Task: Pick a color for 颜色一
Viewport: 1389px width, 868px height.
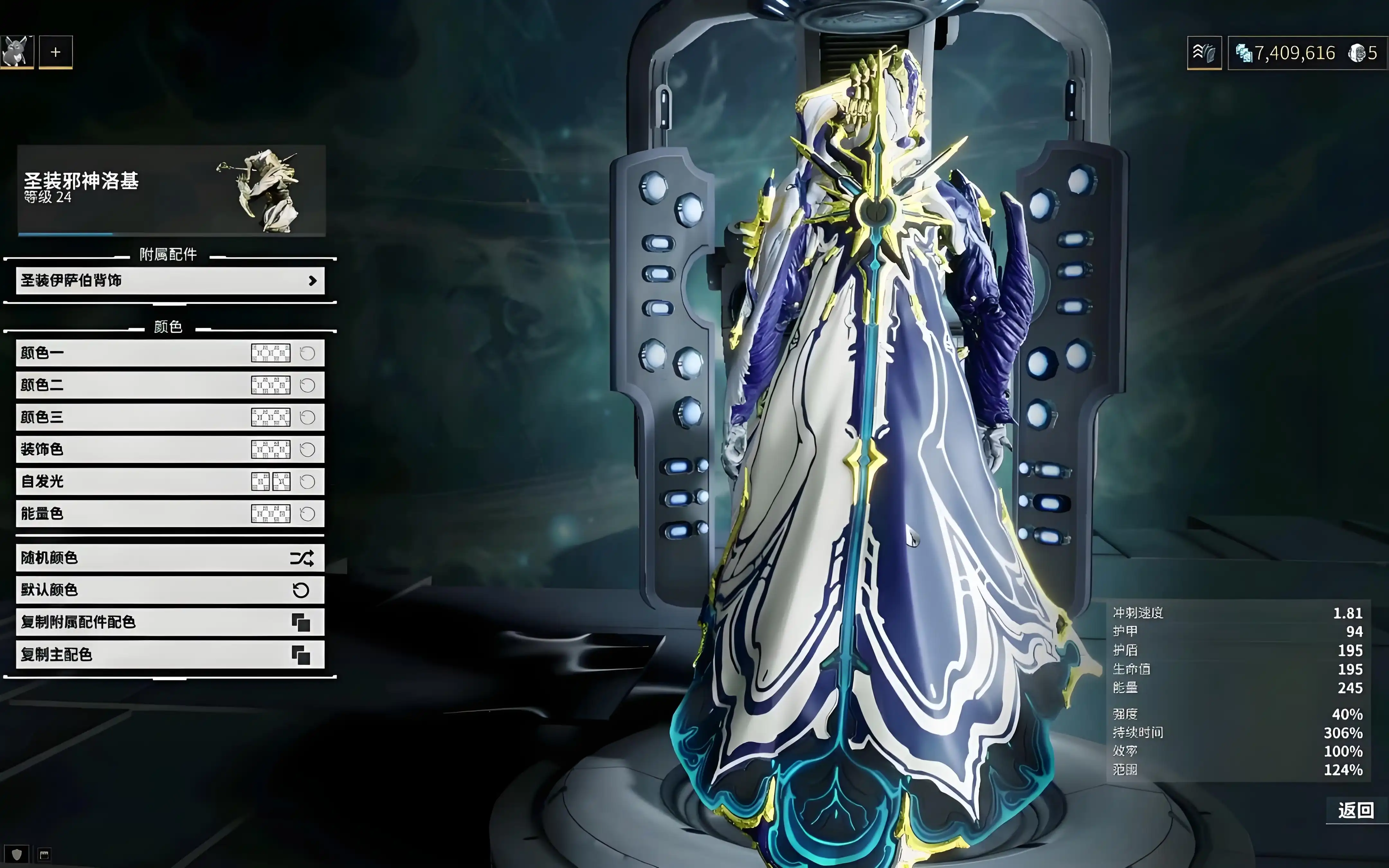Action: (270, 353)
